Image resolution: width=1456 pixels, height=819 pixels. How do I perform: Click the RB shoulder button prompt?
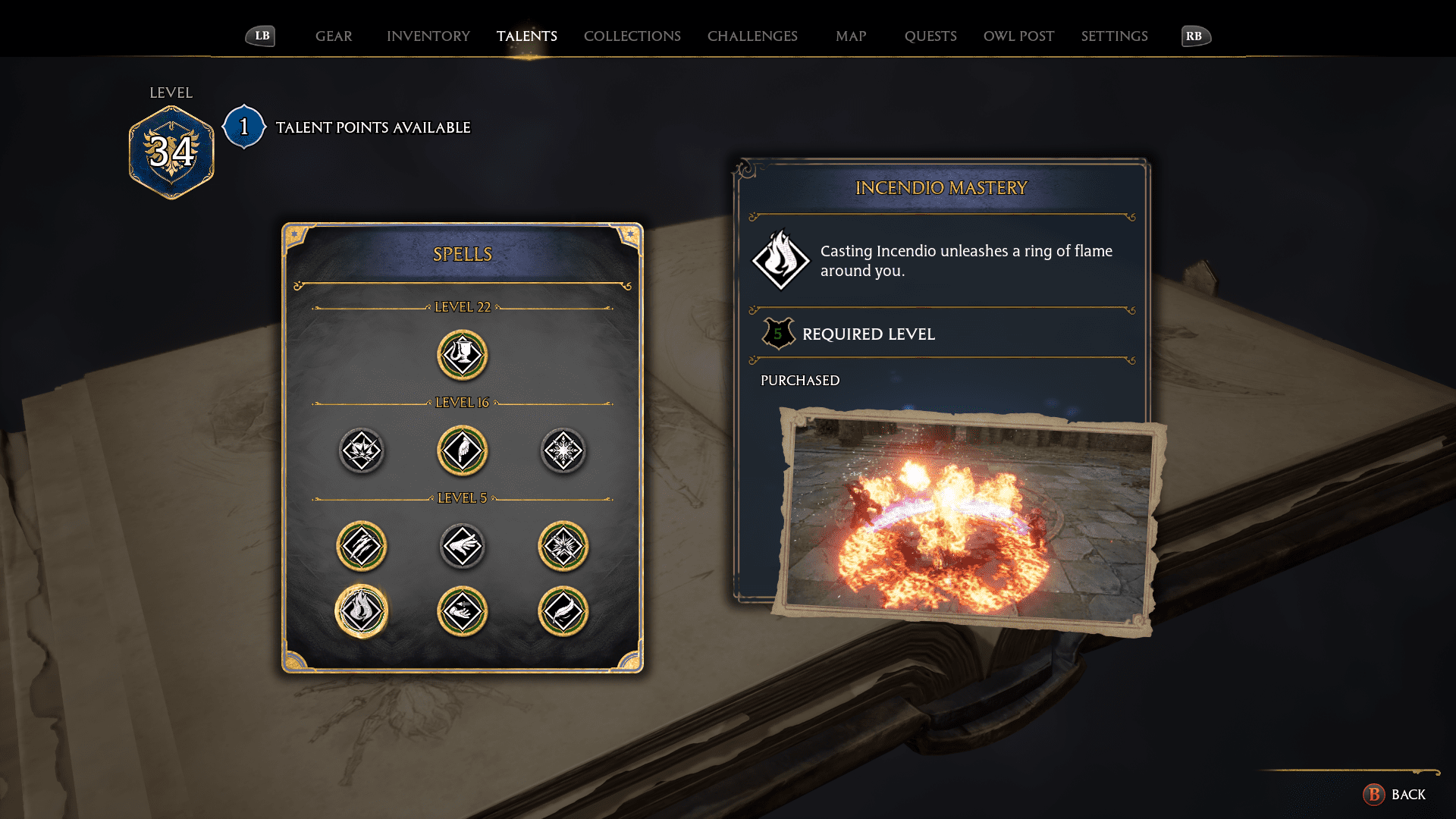1194,35
